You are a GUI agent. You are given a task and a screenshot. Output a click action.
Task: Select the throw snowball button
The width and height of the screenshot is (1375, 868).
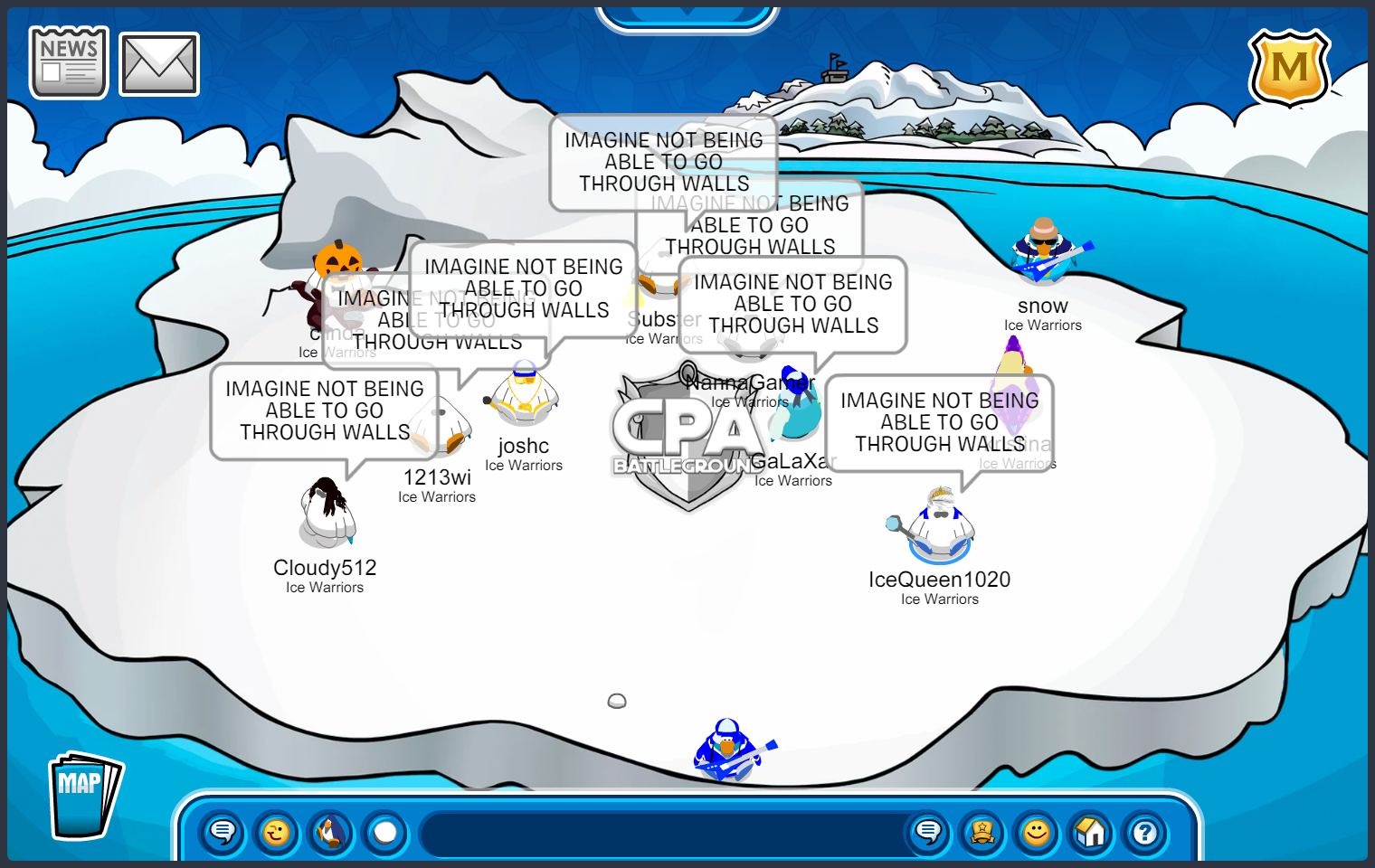[x=386, y=832]
